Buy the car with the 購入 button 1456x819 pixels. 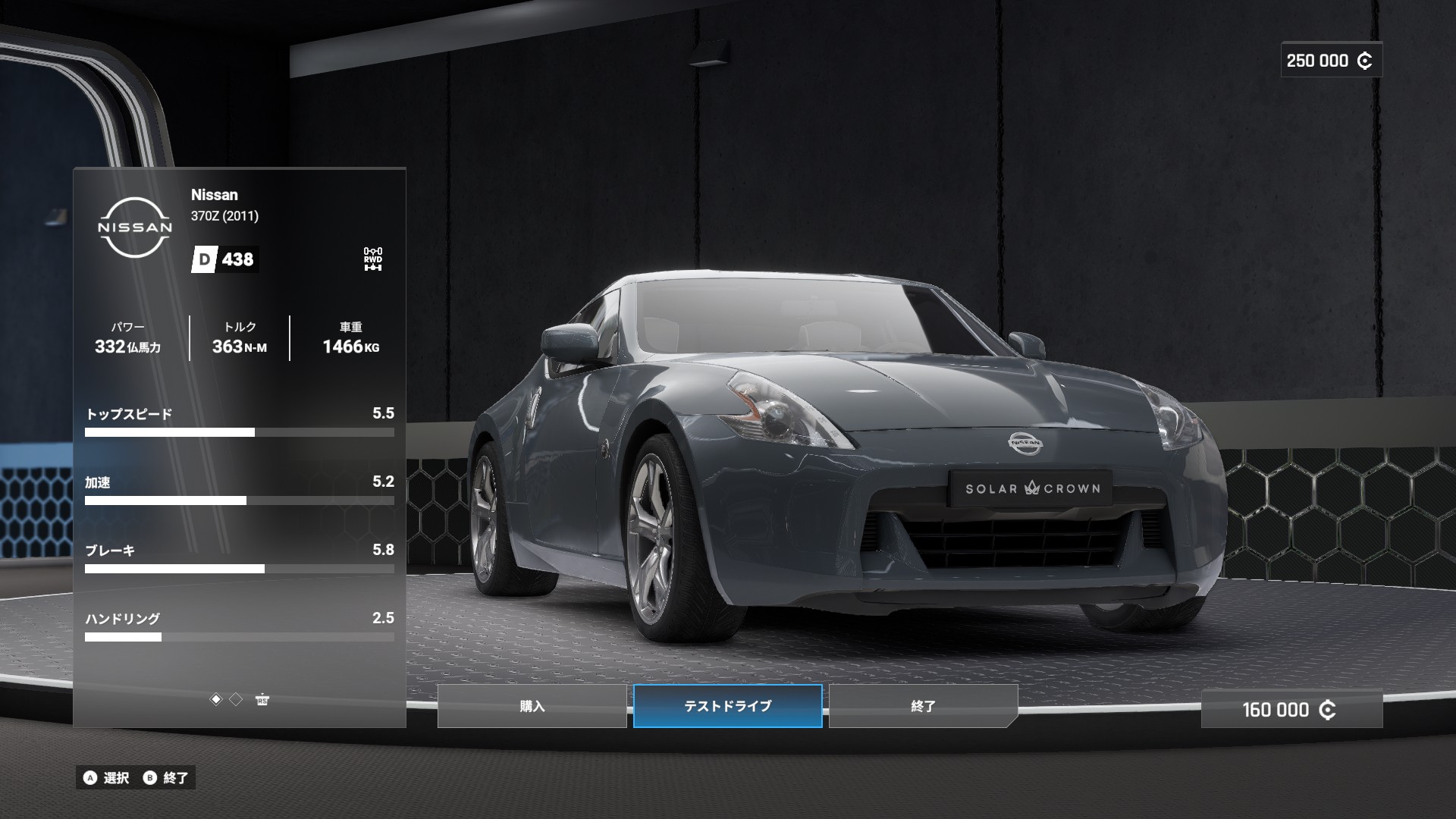tap(532, 706)
